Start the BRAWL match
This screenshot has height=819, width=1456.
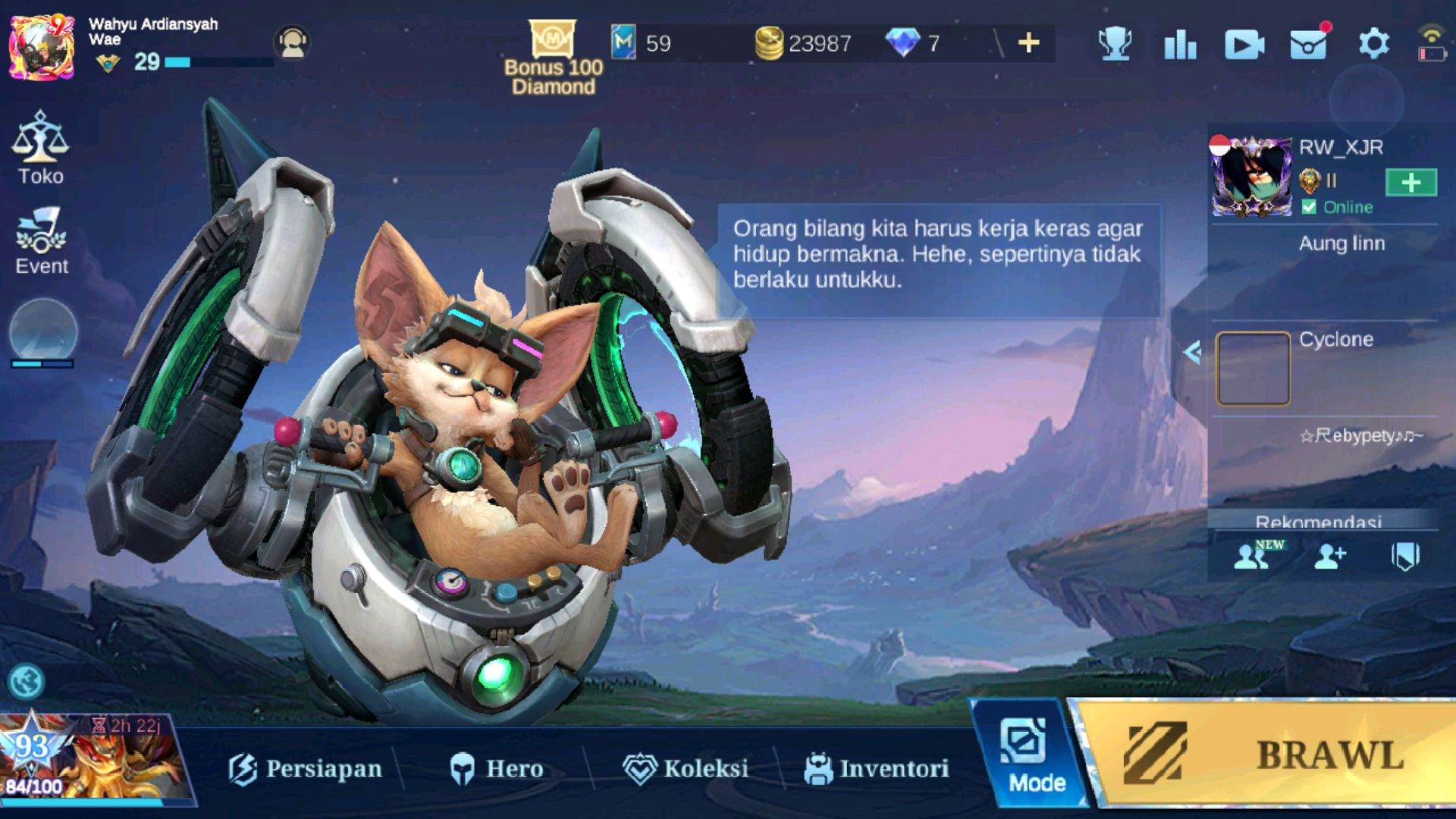tap(1274, 755)
